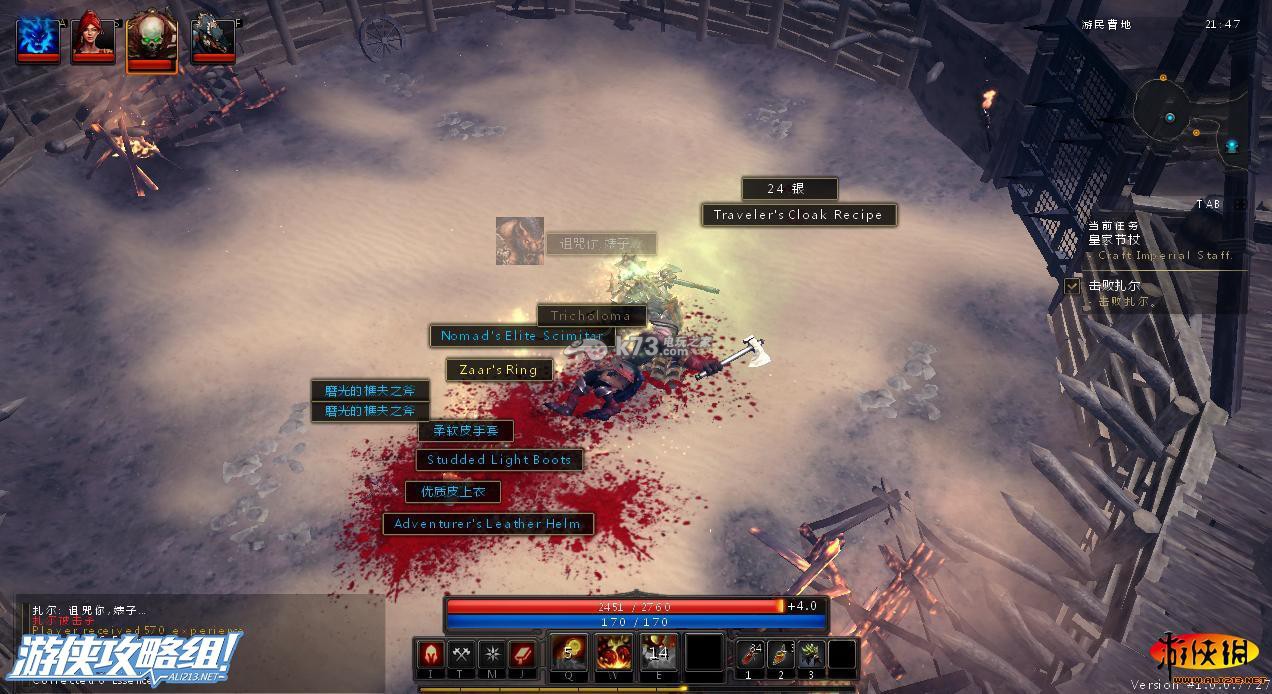The image size is (1272, 694).
Task: Pick up Traveler's Cloak Recipe label
Action: [798, 215]
